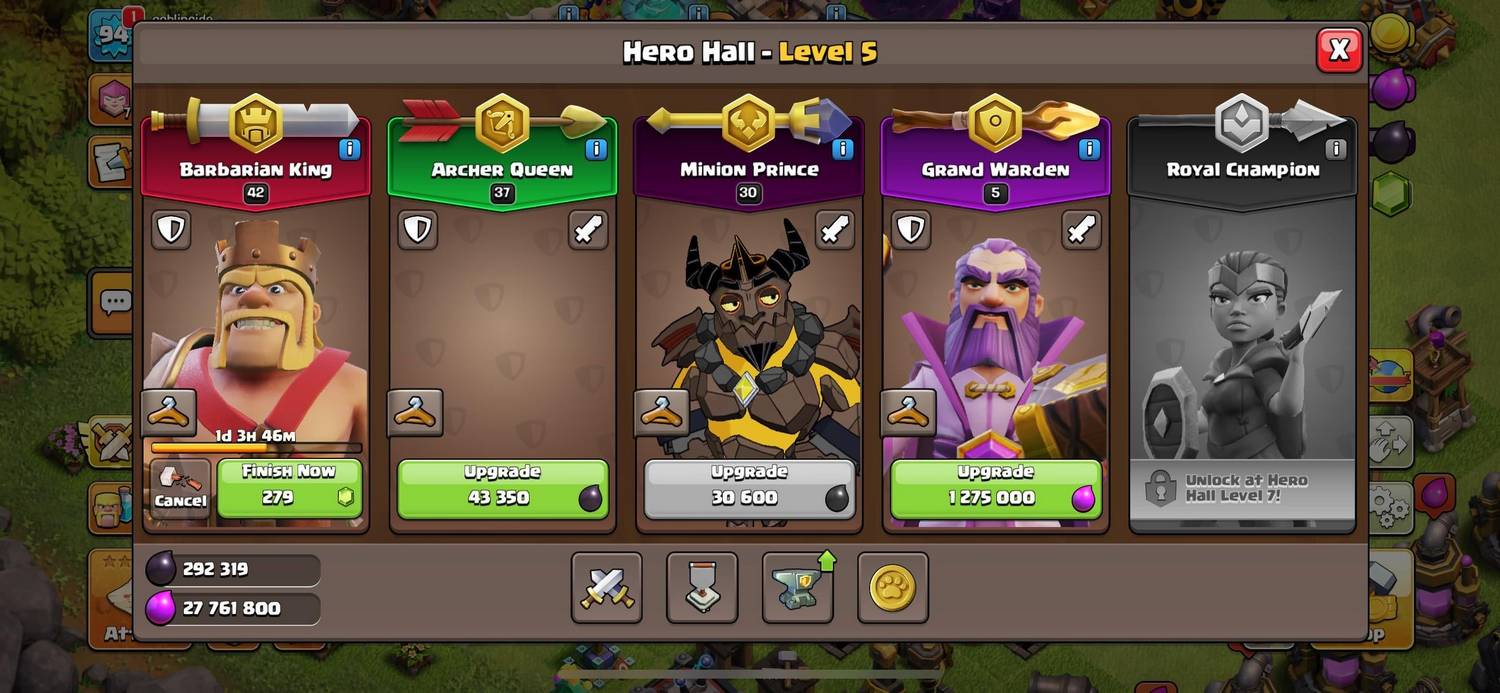Screen dimensions: 1500x693
Task: Upgrade Minion Prince for 30 600 dark elixir
Action: coord(749,488)
